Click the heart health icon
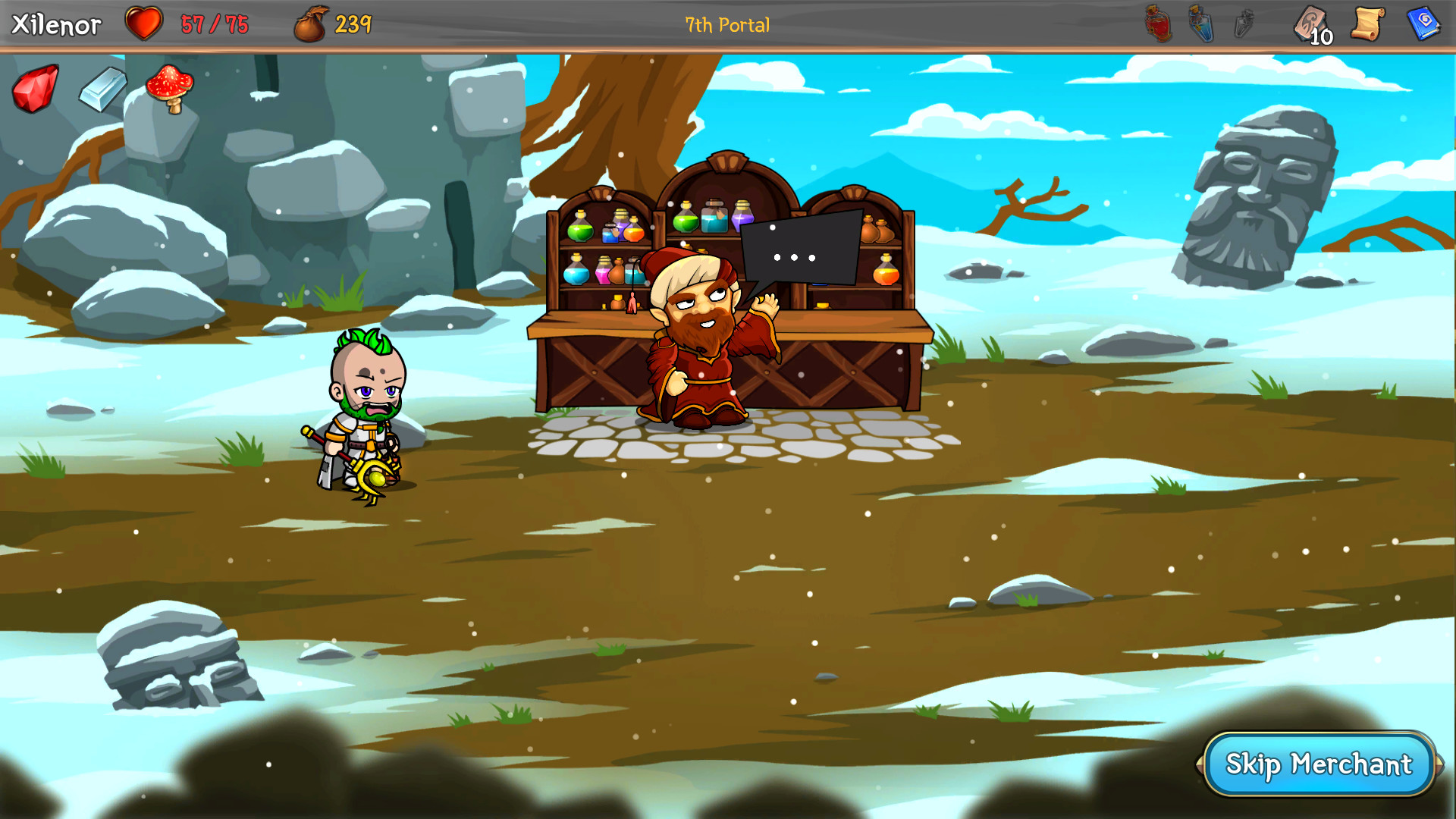Viewport: 1456px width, 819px height. coord(144,24)
